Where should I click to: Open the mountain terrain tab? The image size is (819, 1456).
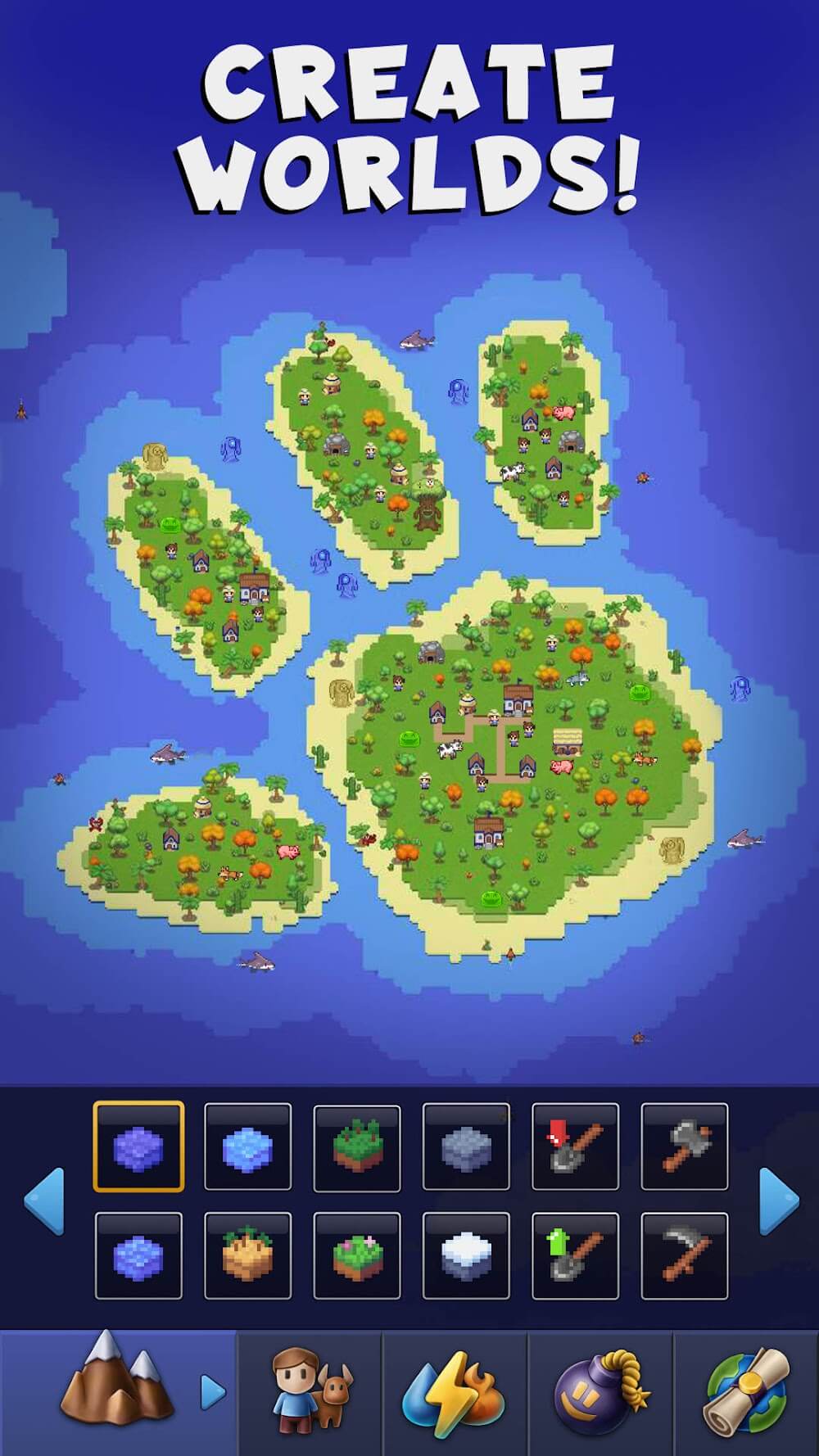point(118,1392)
